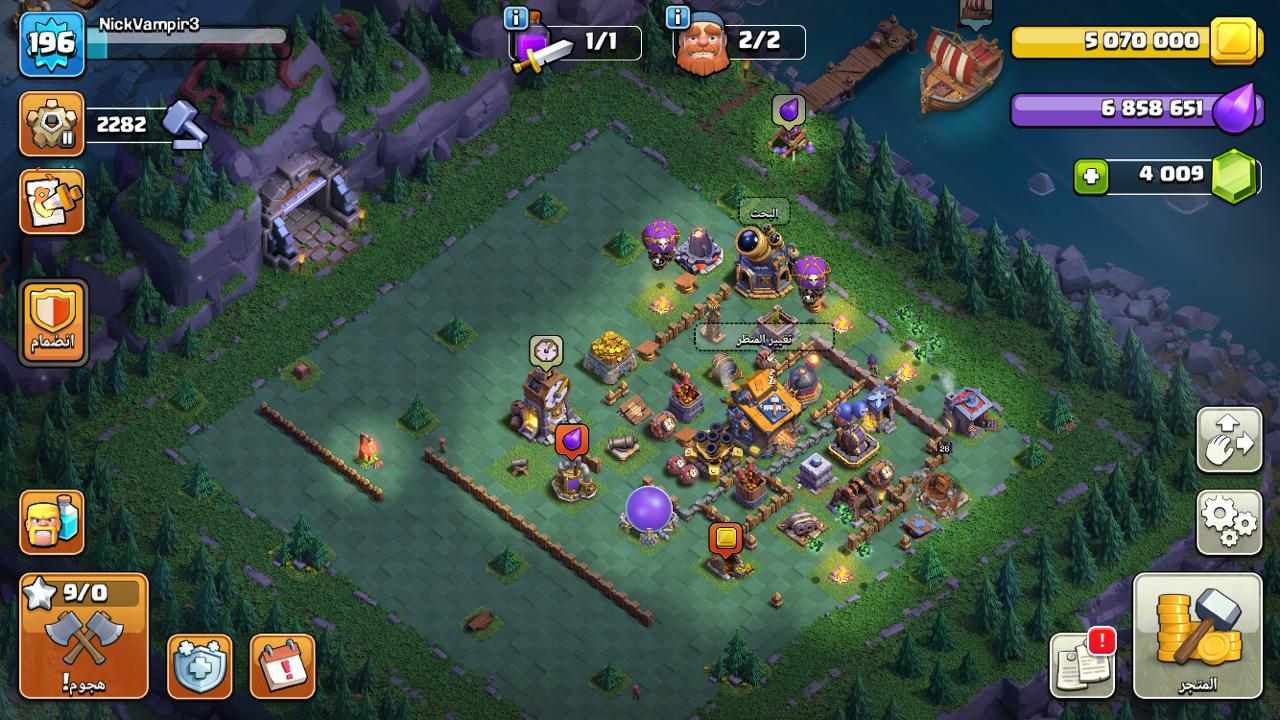Collect elixir from the purple drop bubble
Screen dimensions: 1280x720
pos(571,439)
